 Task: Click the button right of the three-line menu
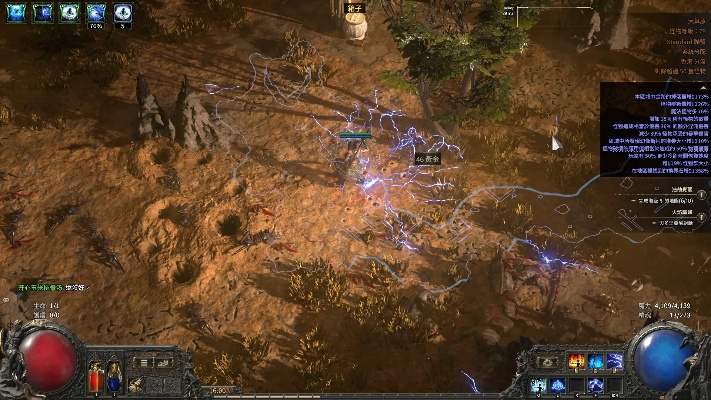pos(165,363)
